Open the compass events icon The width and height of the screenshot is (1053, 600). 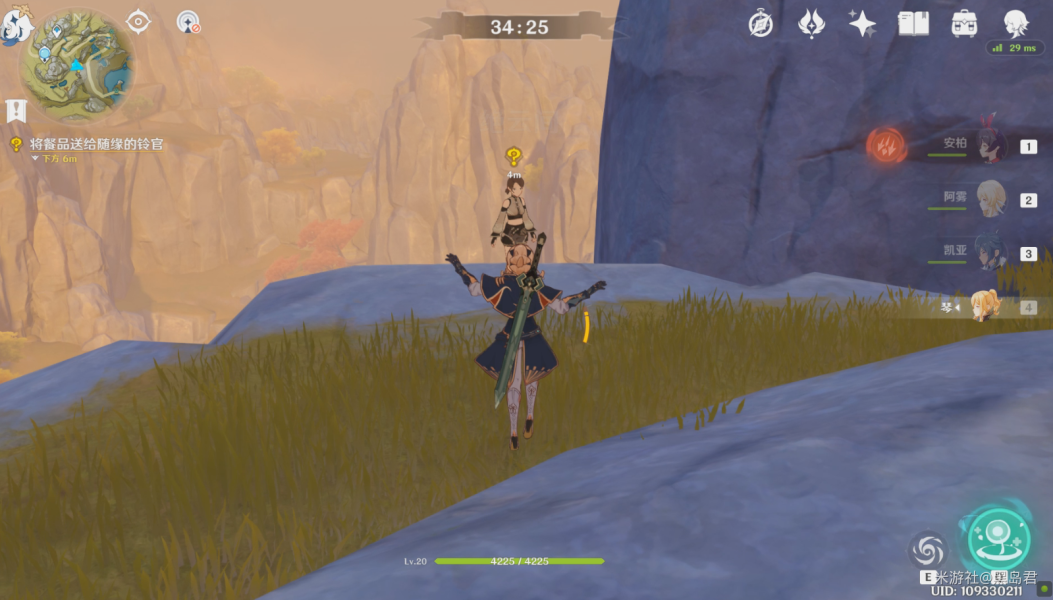coord(761,24)
